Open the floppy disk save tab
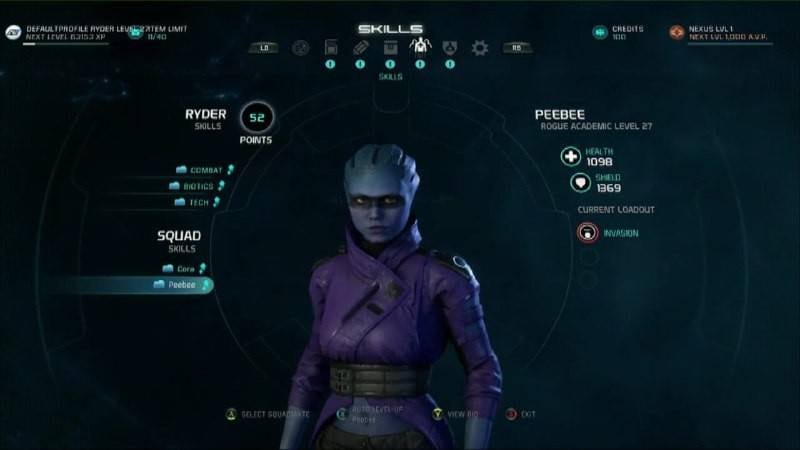Screen dimensions: 800x450 330,47
